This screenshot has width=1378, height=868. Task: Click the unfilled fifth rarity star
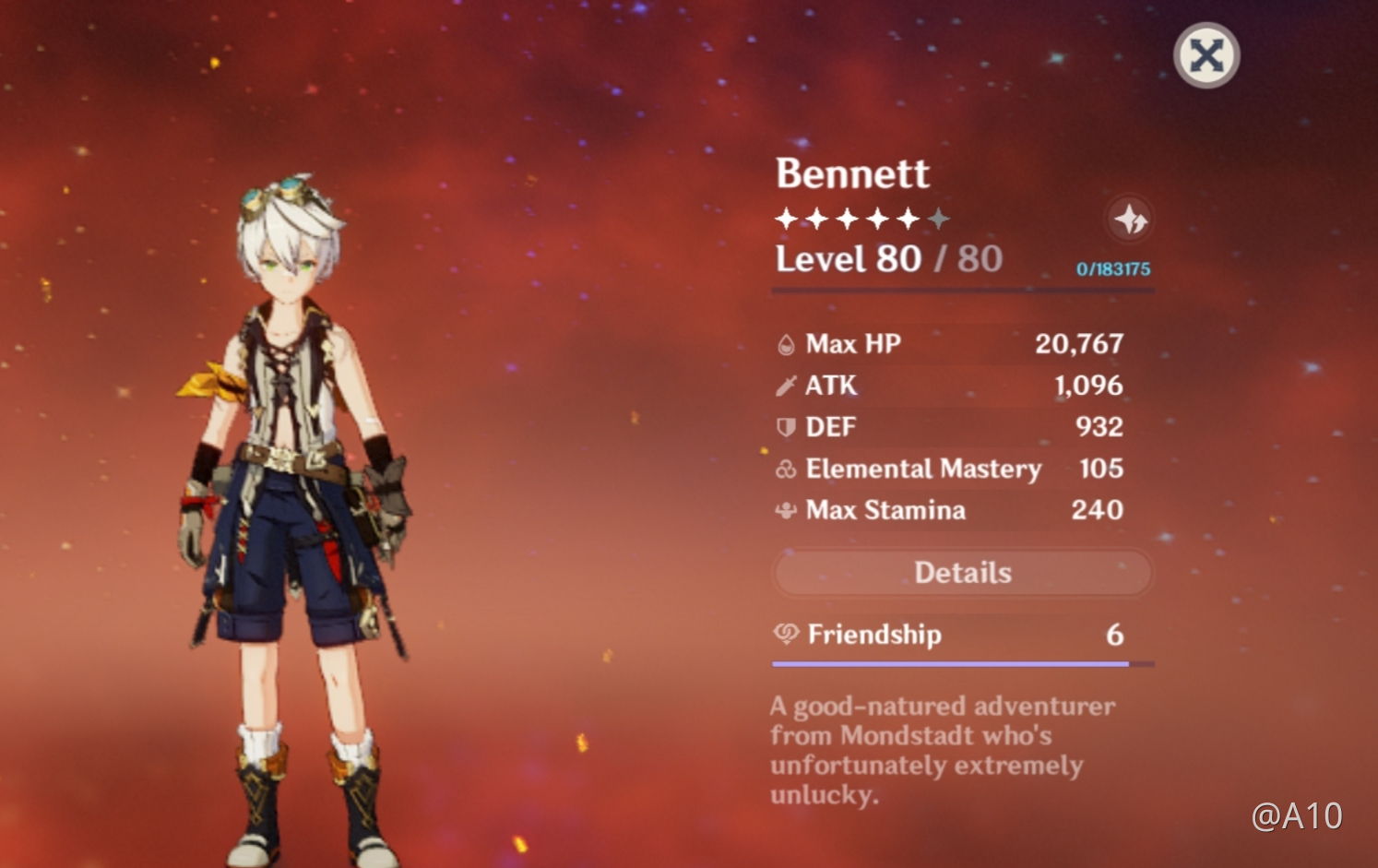coord(938,218)
